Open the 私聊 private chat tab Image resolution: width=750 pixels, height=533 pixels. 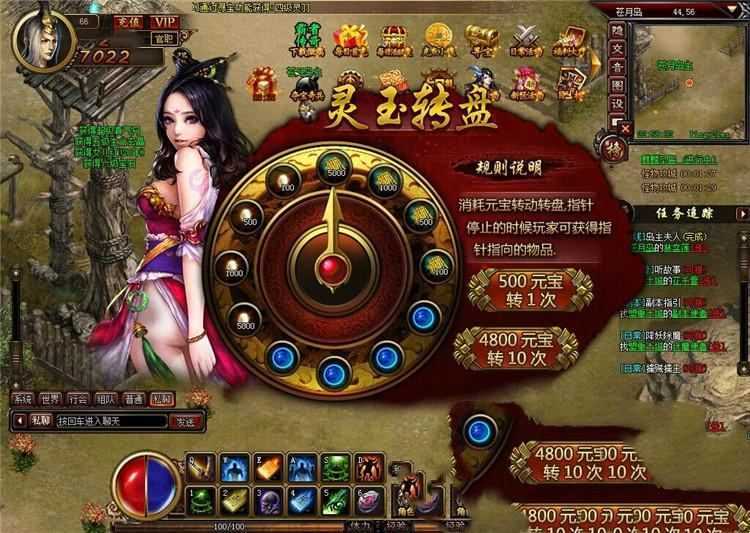[x=163, y=398]
